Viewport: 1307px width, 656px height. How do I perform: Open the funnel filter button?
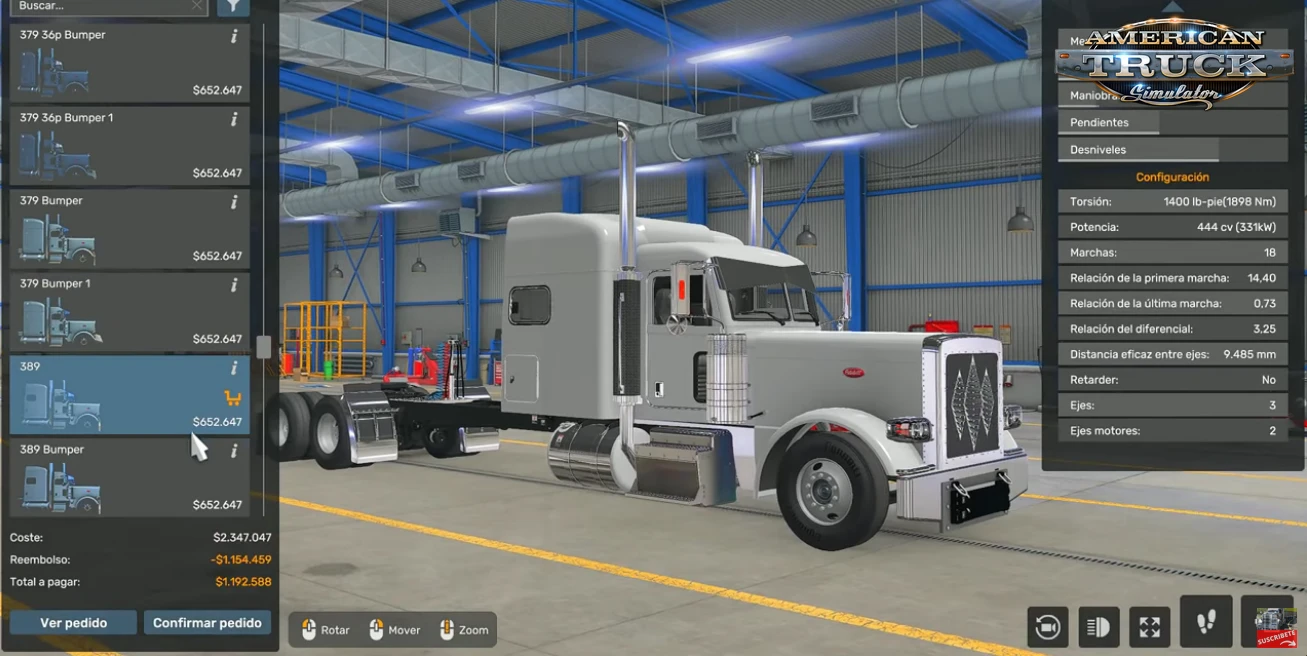coord(232,6)
